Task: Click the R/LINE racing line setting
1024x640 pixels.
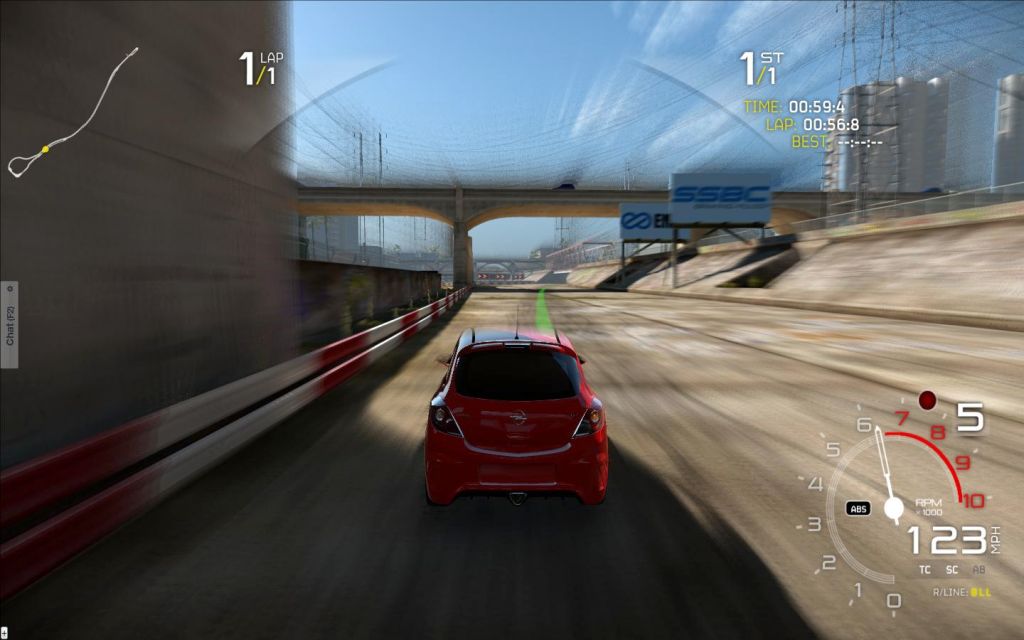Action: point(963,593)
